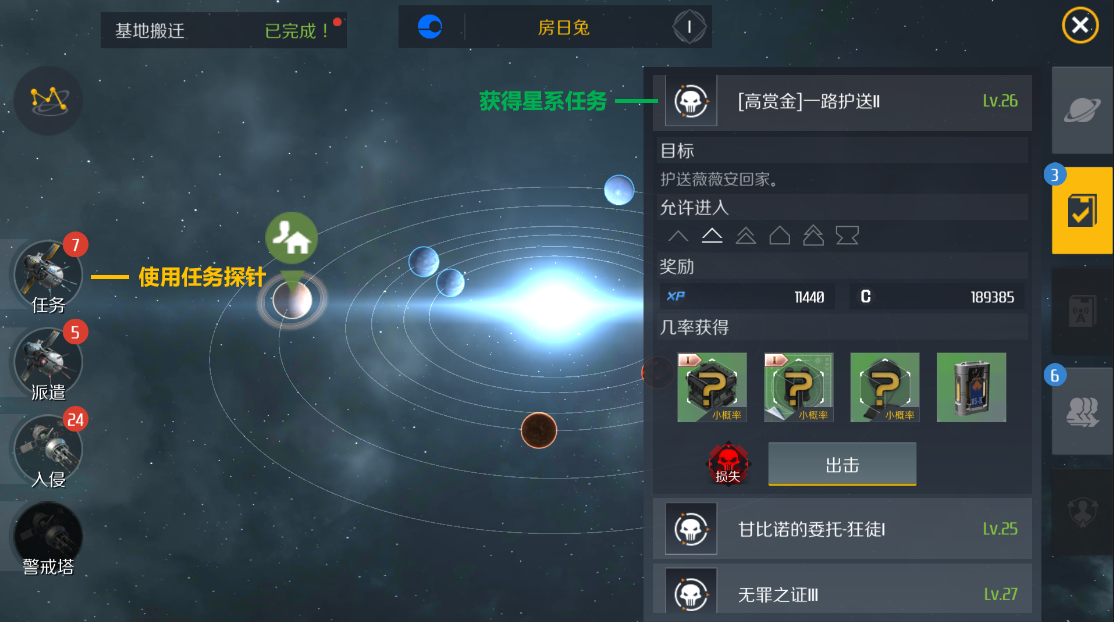This screenshot has height=622, width=1114.
Task: Select the 入侵 invasion probe
Action: tap(47, 447)
